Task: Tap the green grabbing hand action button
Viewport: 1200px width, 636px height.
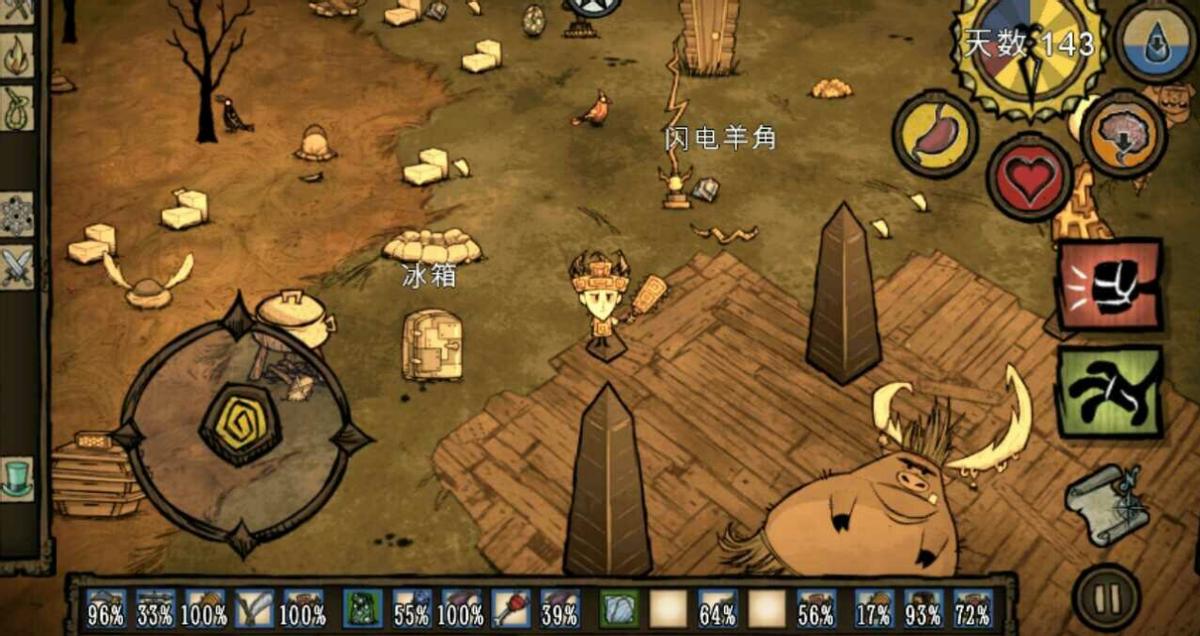Action: point(1110,392)
